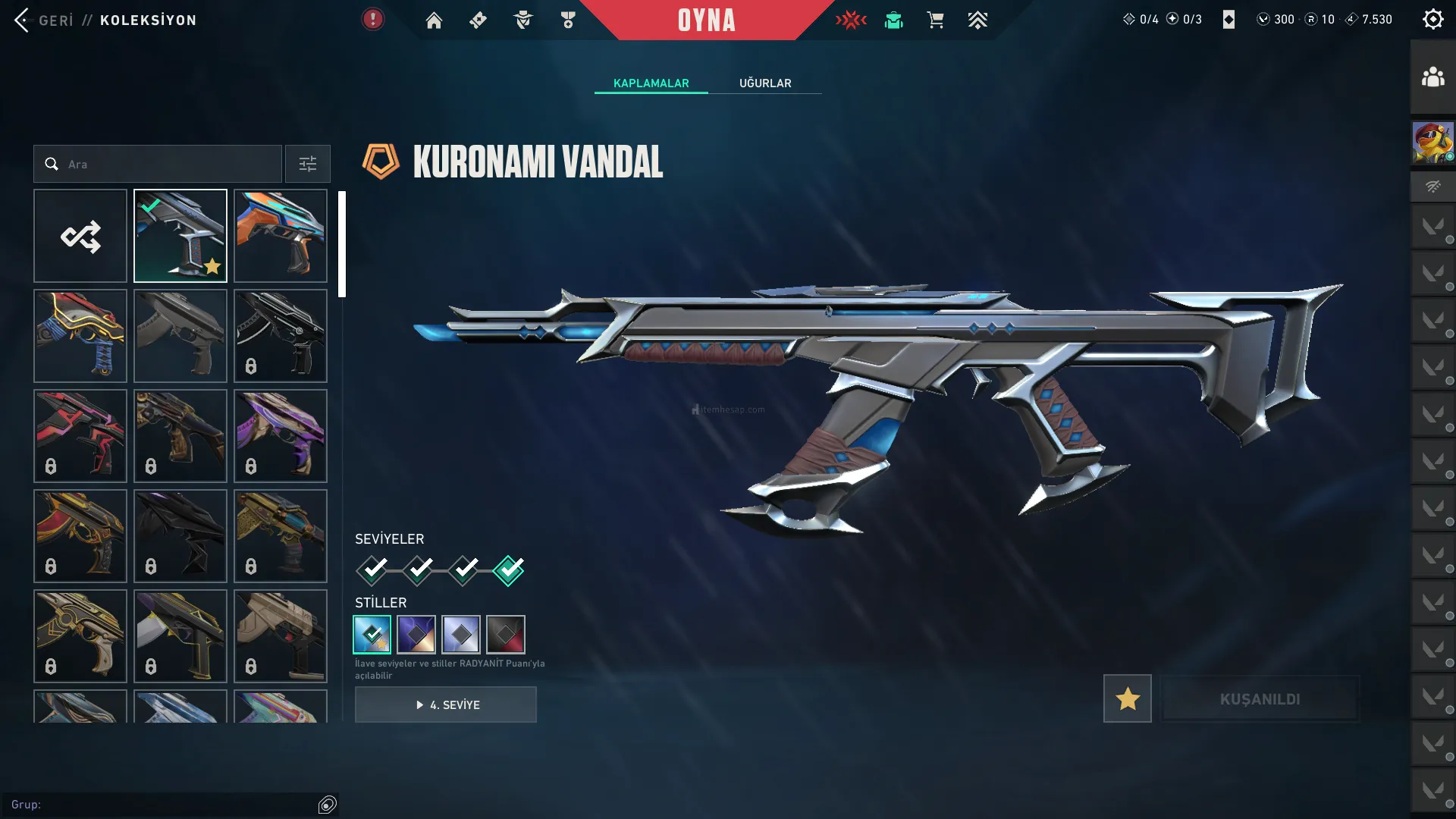1456x819 pixels.
Task: Open the friends list panel icon
Action: [1432, 77]
